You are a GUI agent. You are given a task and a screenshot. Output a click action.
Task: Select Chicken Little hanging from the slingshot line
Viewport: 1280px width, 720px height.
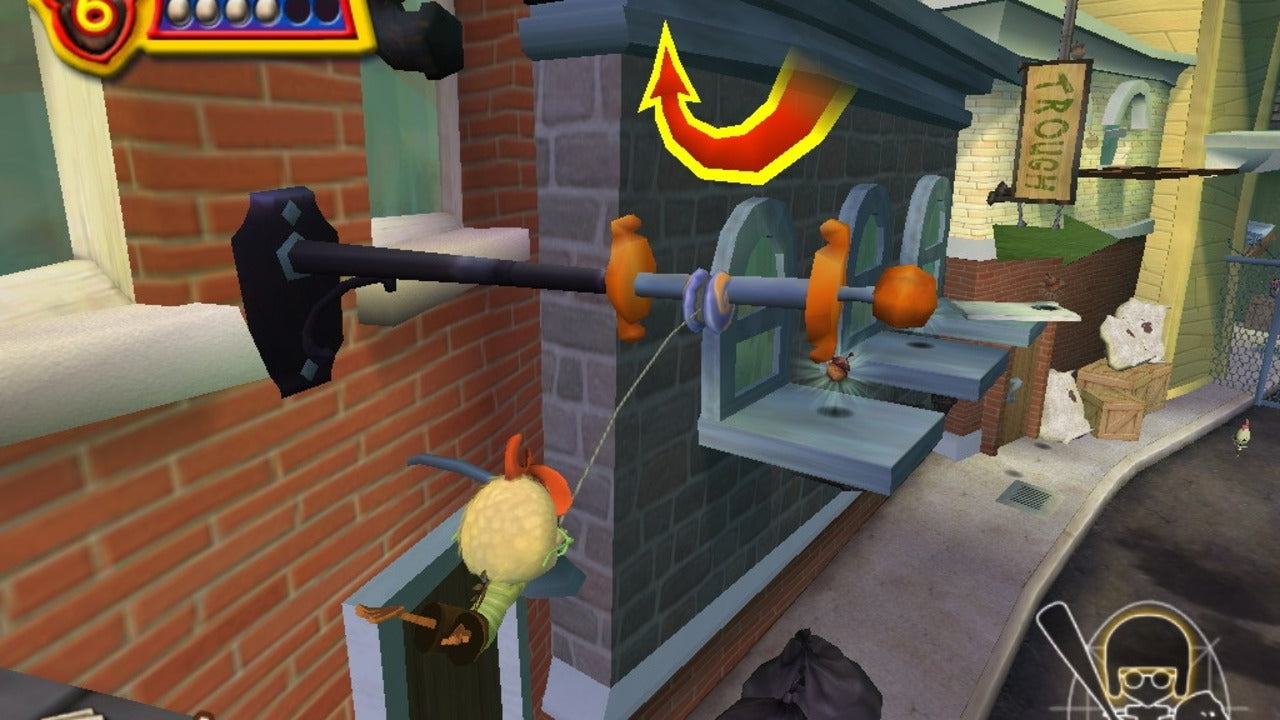click(510, 520)
